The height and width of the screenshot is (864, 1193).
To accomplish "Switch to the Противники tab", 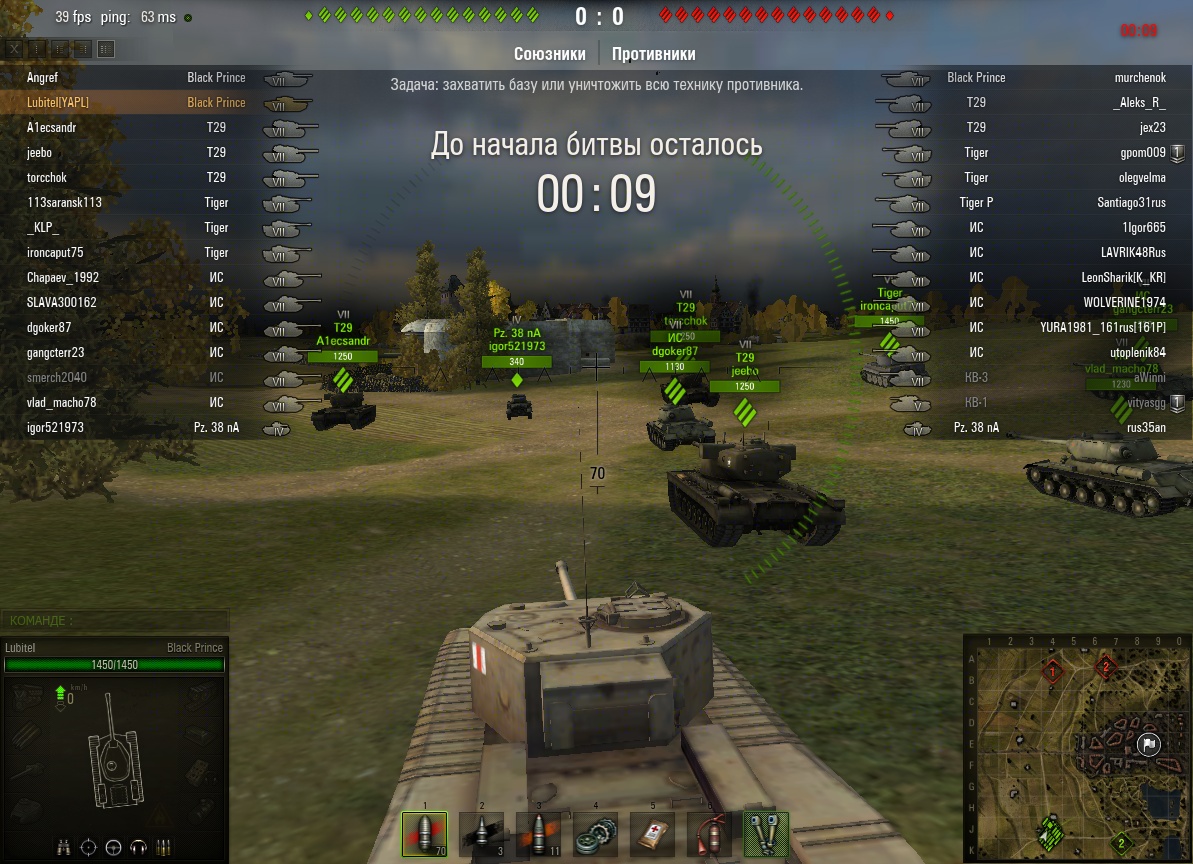I will 653,54.
